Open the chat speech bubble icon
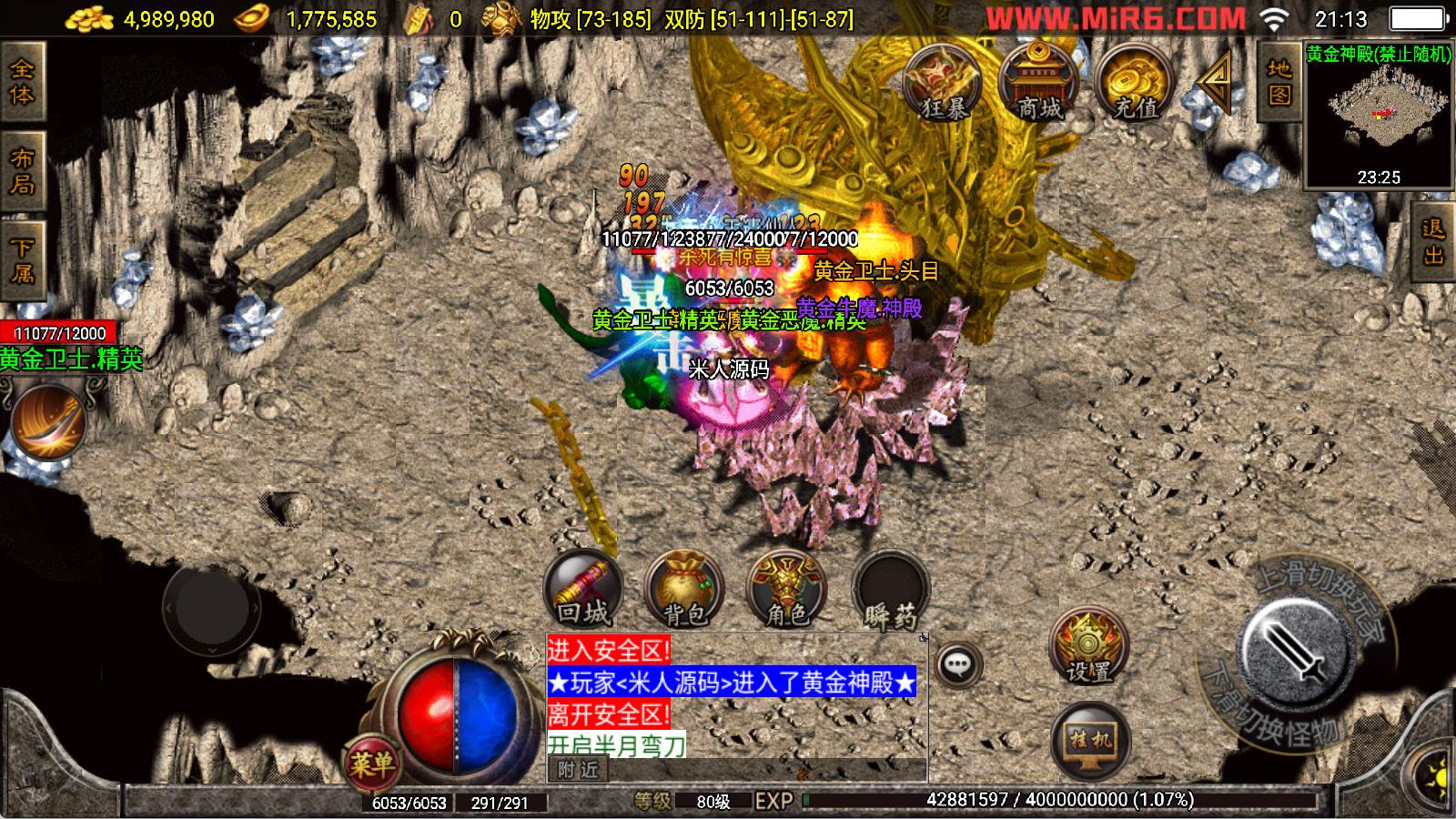Image resolution: width=1456 pixels, height=819 pixels. [x=957, y=665]
